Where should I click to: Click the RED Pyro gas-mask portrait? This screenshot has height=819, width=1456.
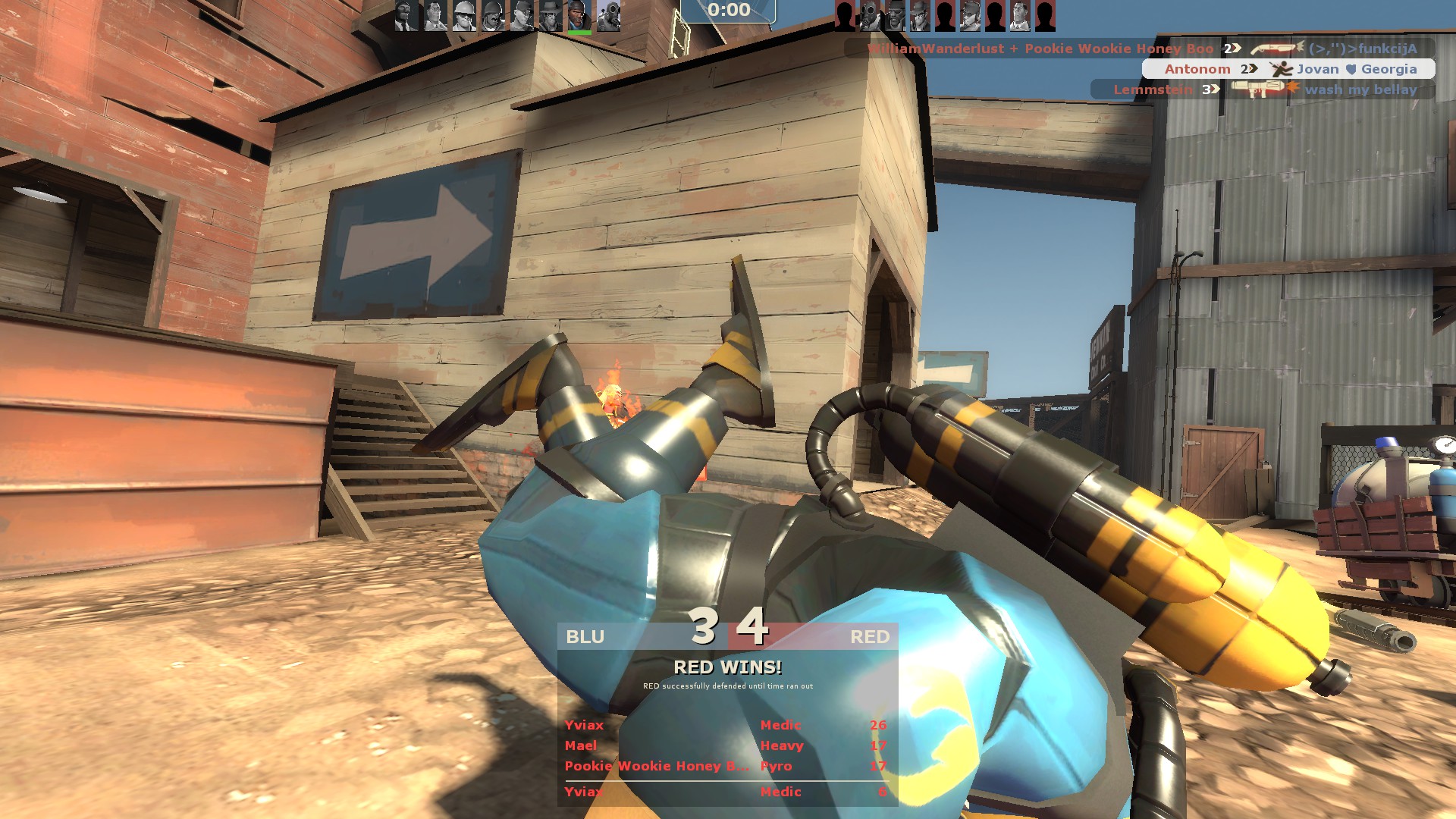[870, 15]
